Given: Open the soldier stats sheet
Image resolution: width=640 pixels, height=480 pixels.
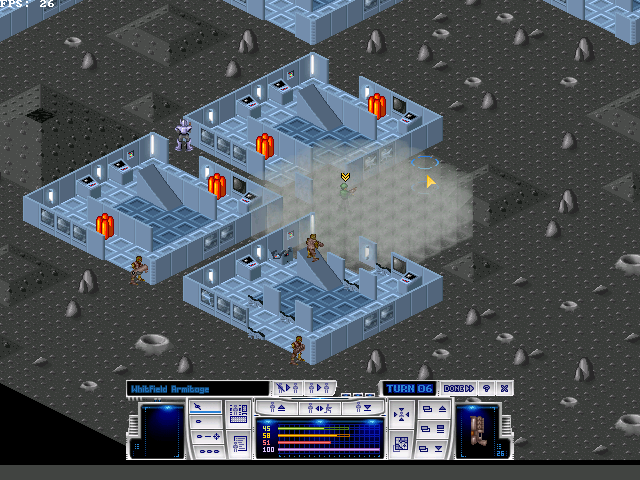Looking at the screenshot, I should [238, 442].
